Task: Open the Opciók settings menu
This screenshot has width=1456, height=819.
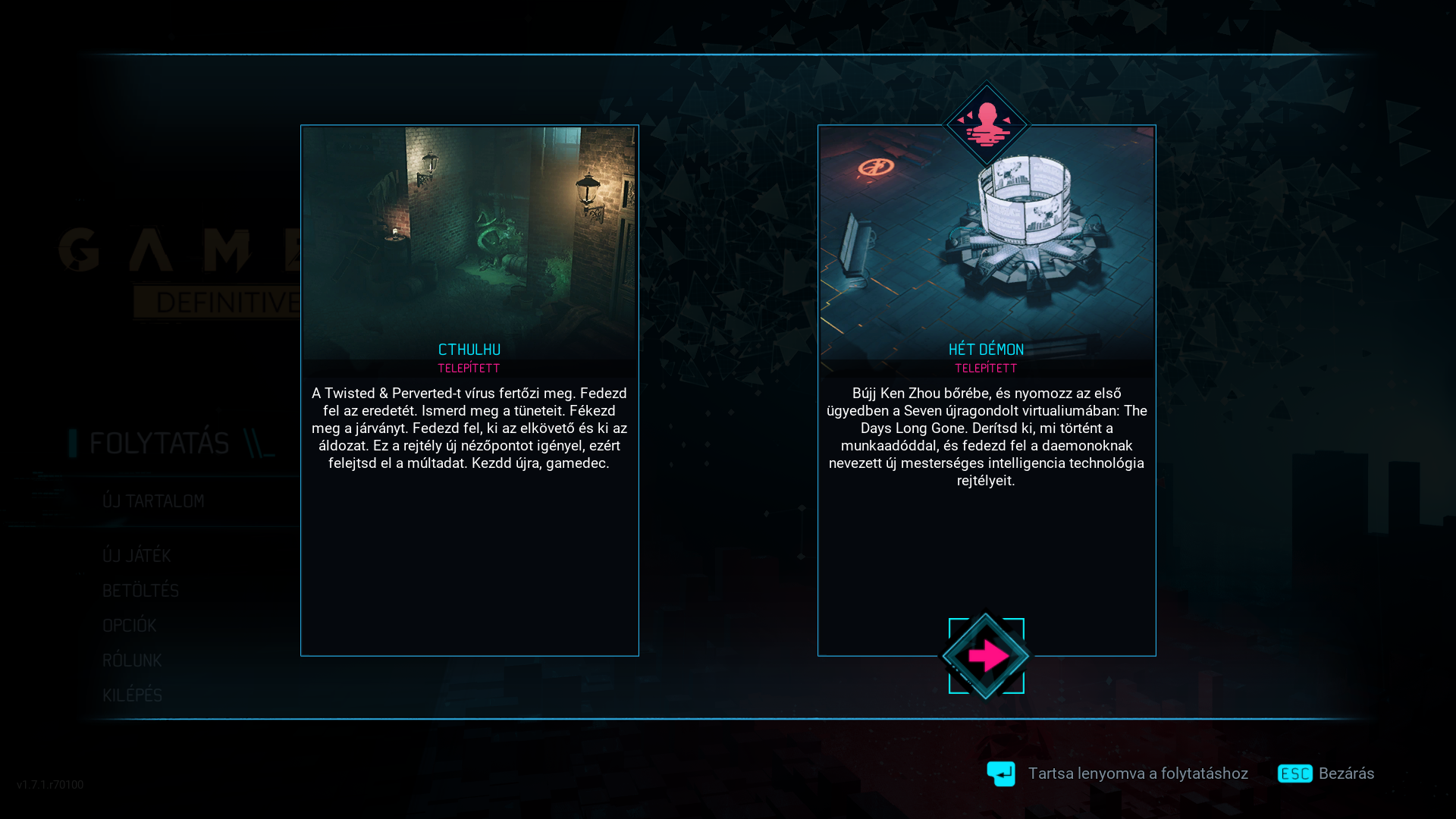Action: pos(130,626)
